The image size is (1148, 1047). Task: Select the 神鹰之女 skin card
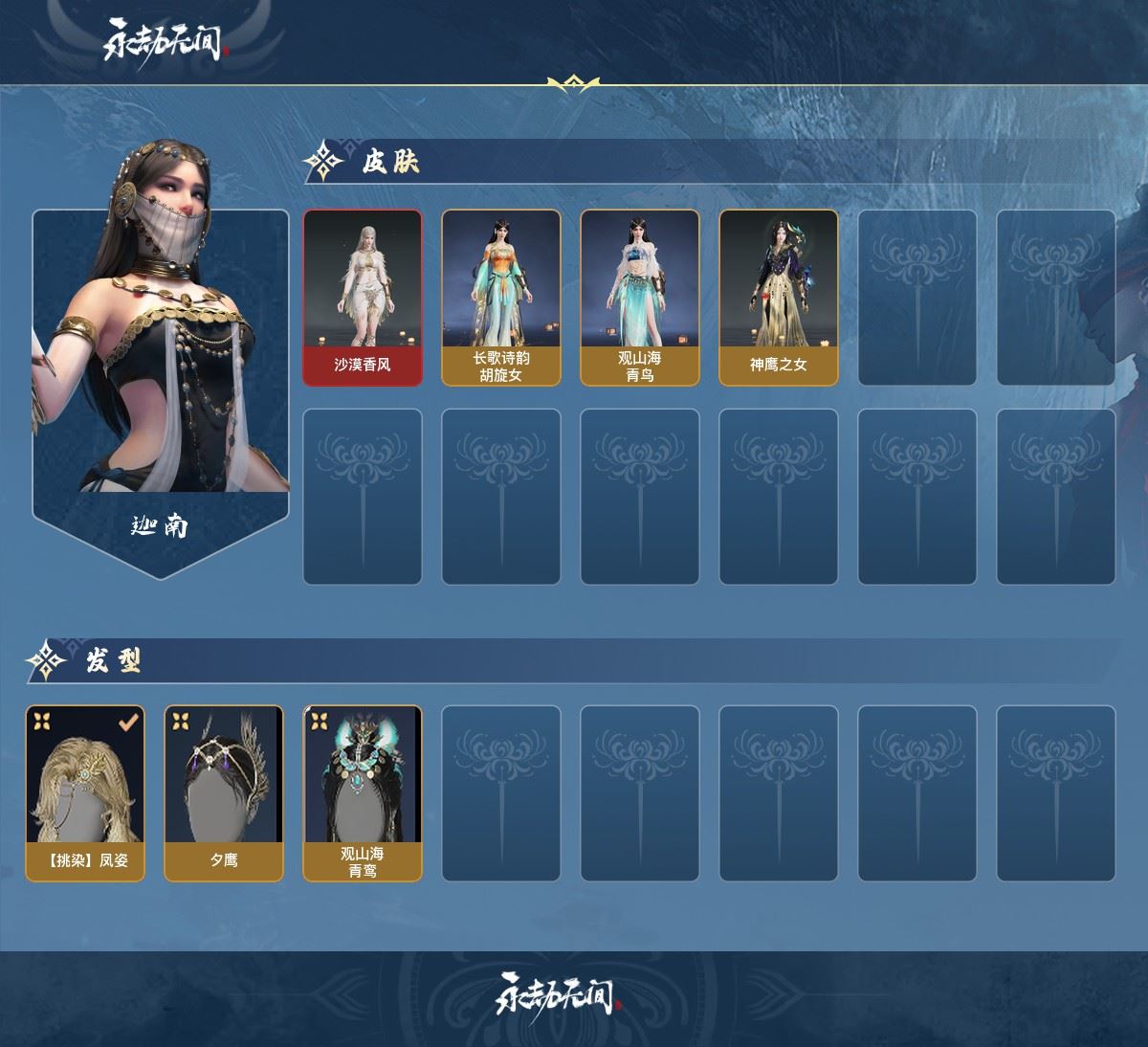click(779, 298)
